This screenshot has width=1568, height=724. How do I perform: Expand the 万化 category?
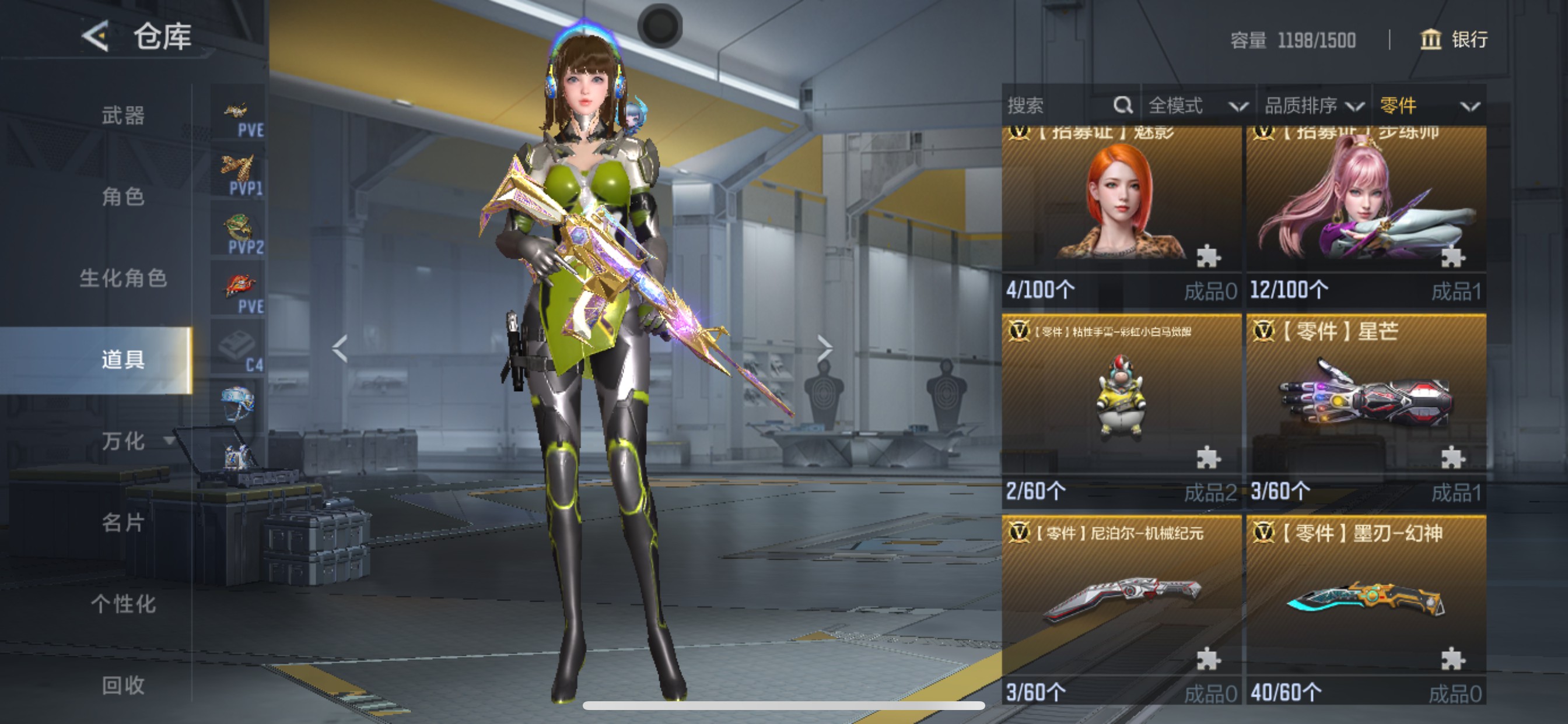pos(124,441)
